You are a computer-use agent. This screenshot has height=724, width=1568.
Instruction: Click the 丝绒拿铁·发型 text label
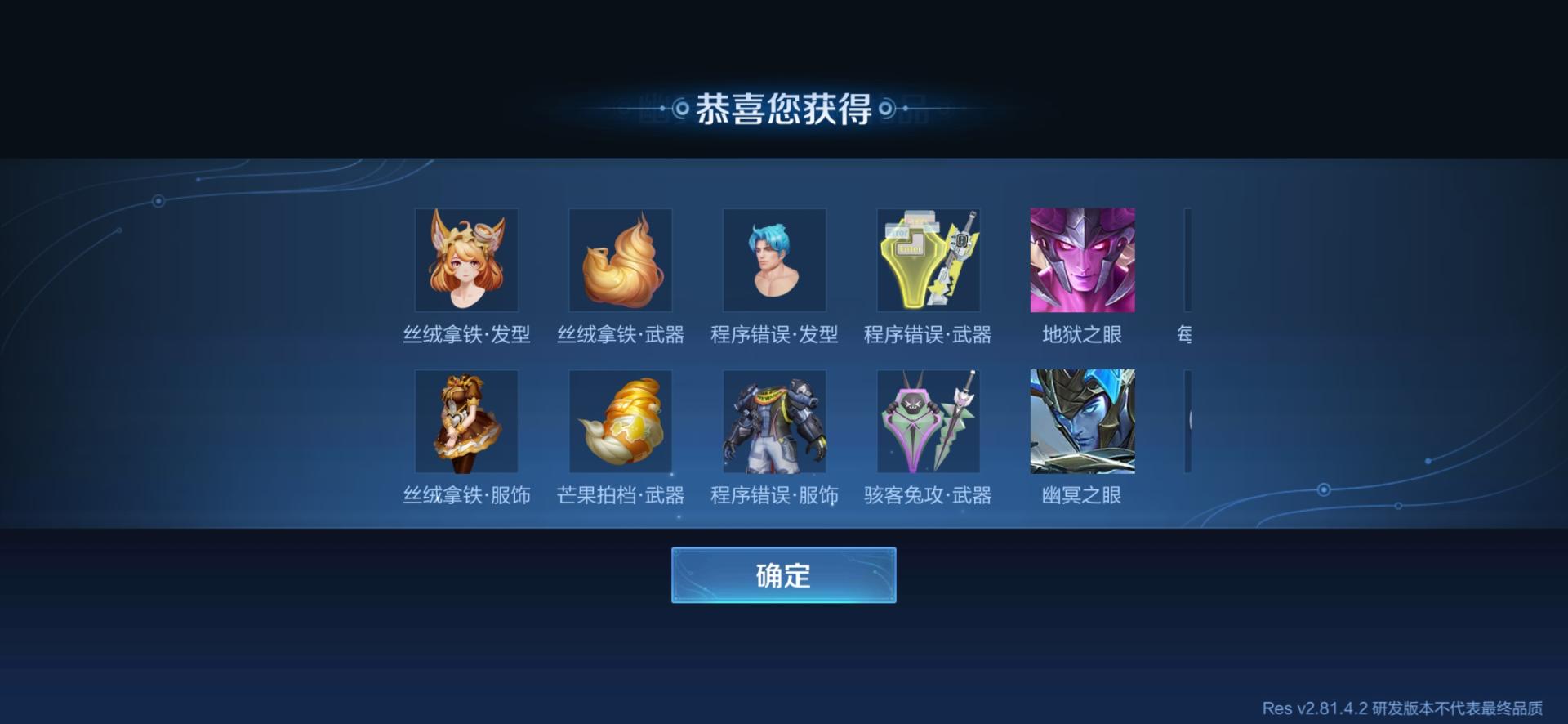466,334
